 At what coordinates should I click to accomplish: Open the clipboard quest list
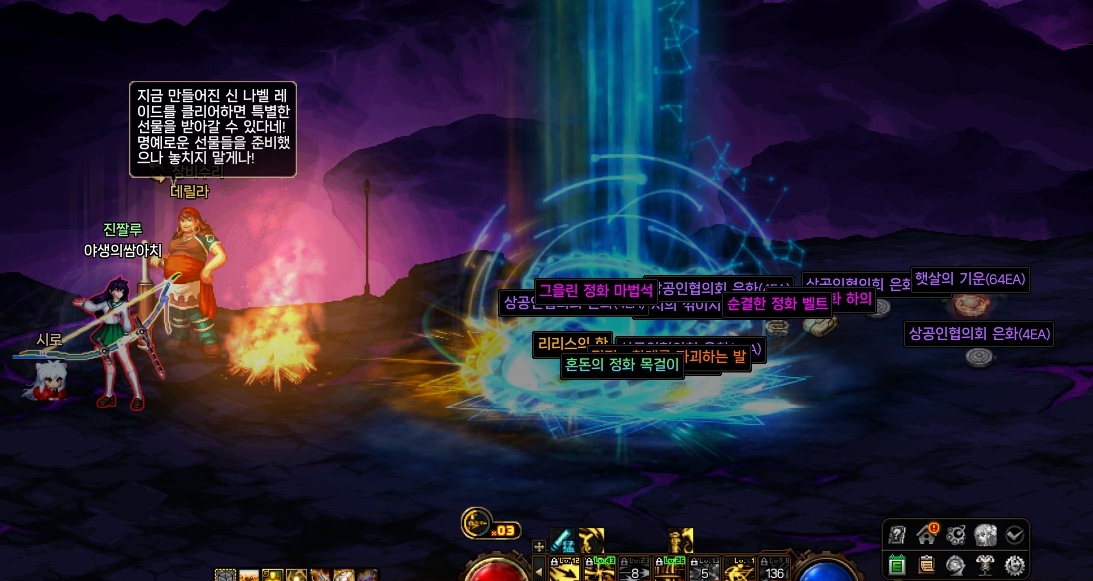pyautogui.click(x=927, y=565)
